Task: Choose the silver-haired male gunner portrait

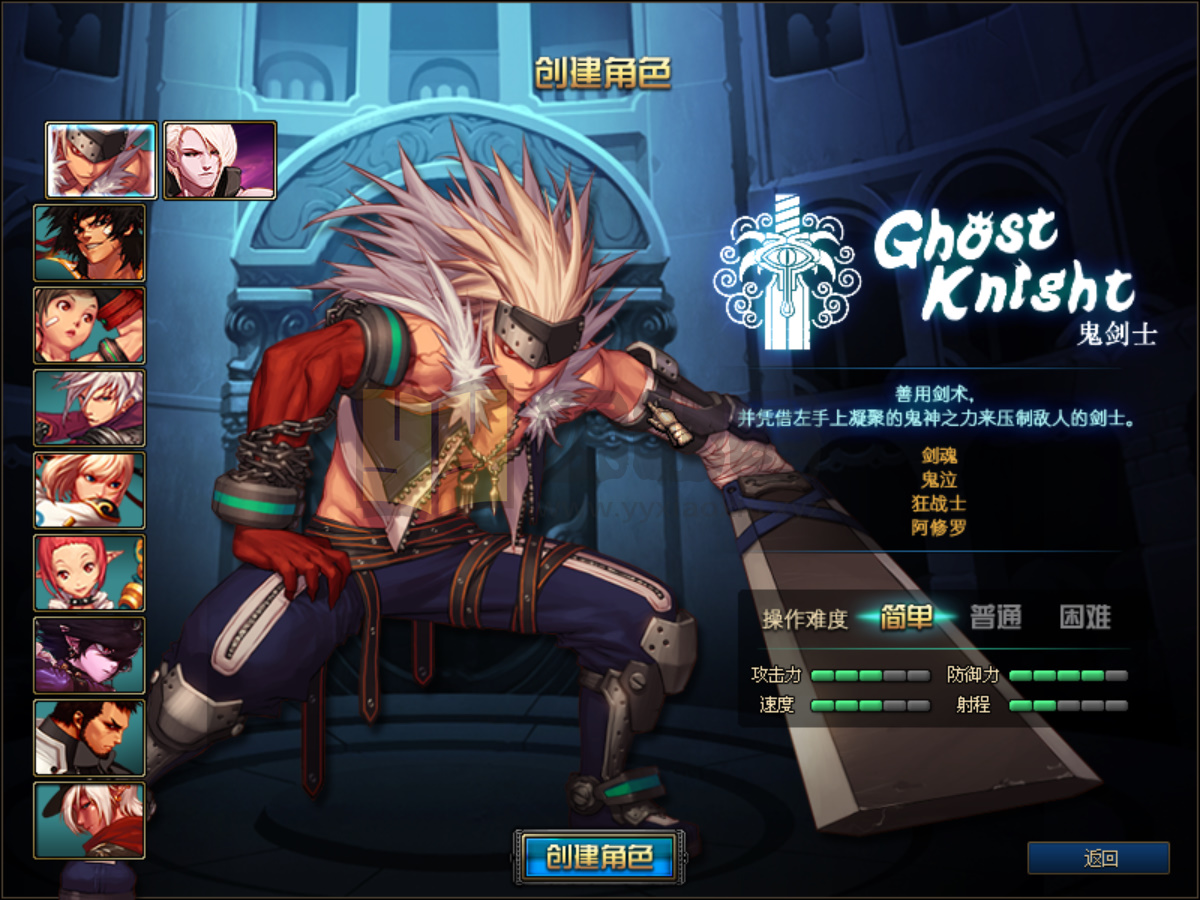Action: coord(90,408)
